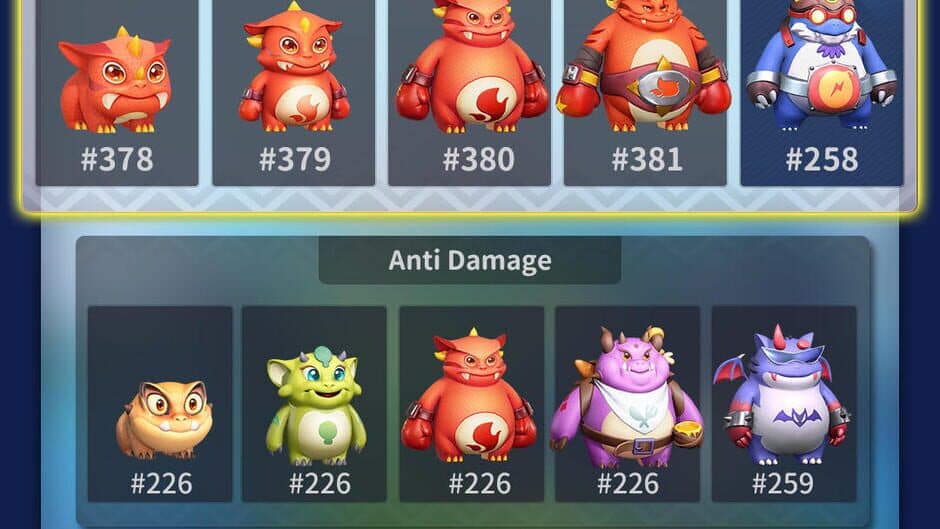This screenshot has height=529, width=940.
Task: Select the #259 blue bat monster card
Action: pyautogui.click(x=783, y=404)
